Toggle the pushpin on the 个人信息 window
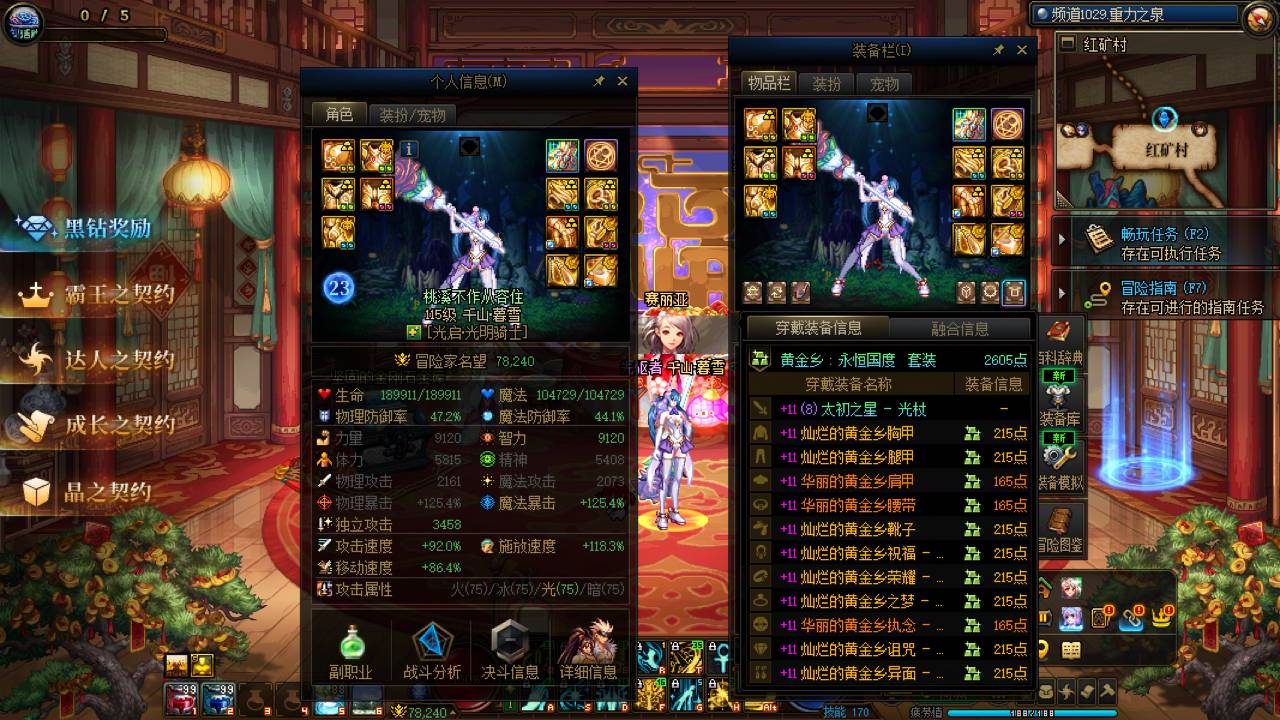This screenshot has width=1280, height=720. 600,82
